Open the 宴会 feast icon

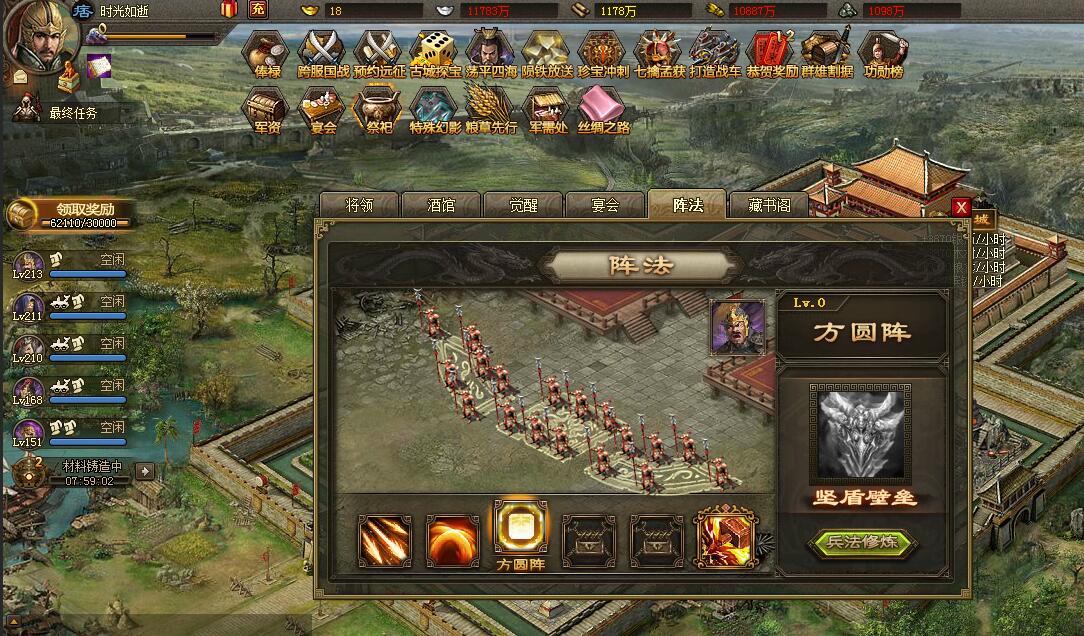tap(323, 110)
